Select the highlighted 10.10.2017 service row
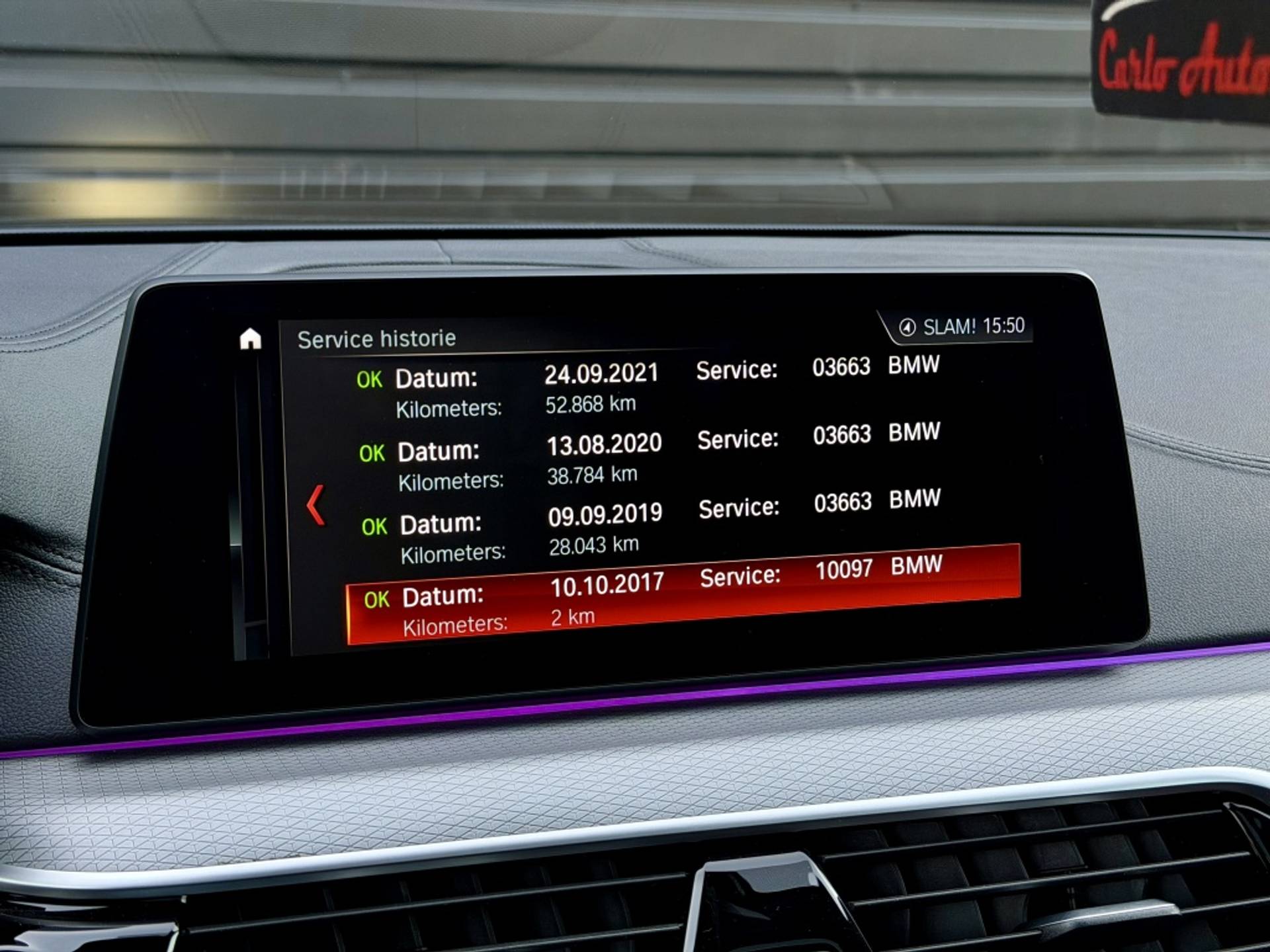1270x952 pixels. [x=681, y=595]
